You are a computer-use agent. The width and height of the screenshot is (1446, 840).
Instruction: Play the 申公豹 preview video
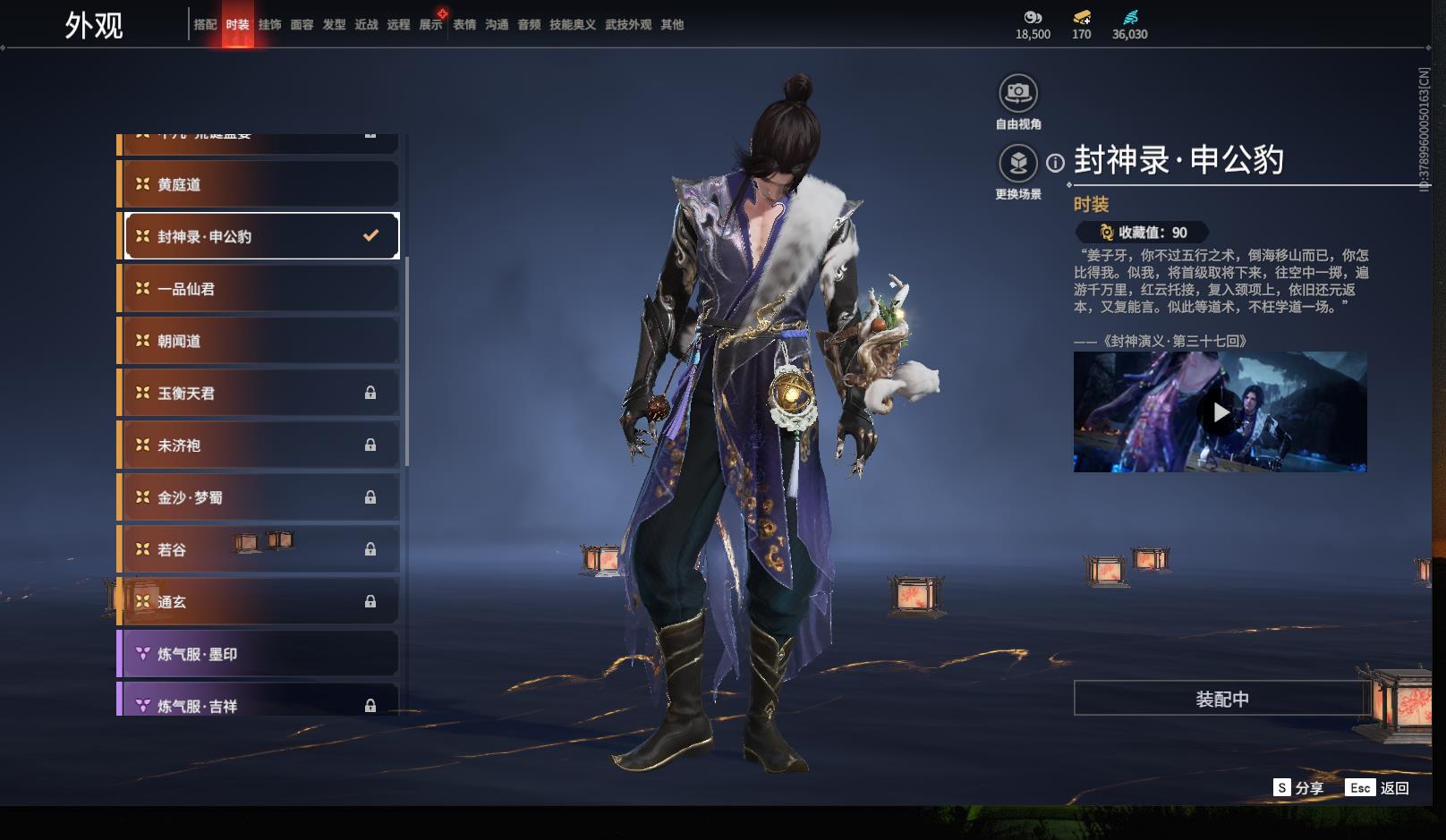tap(1220, 412)
